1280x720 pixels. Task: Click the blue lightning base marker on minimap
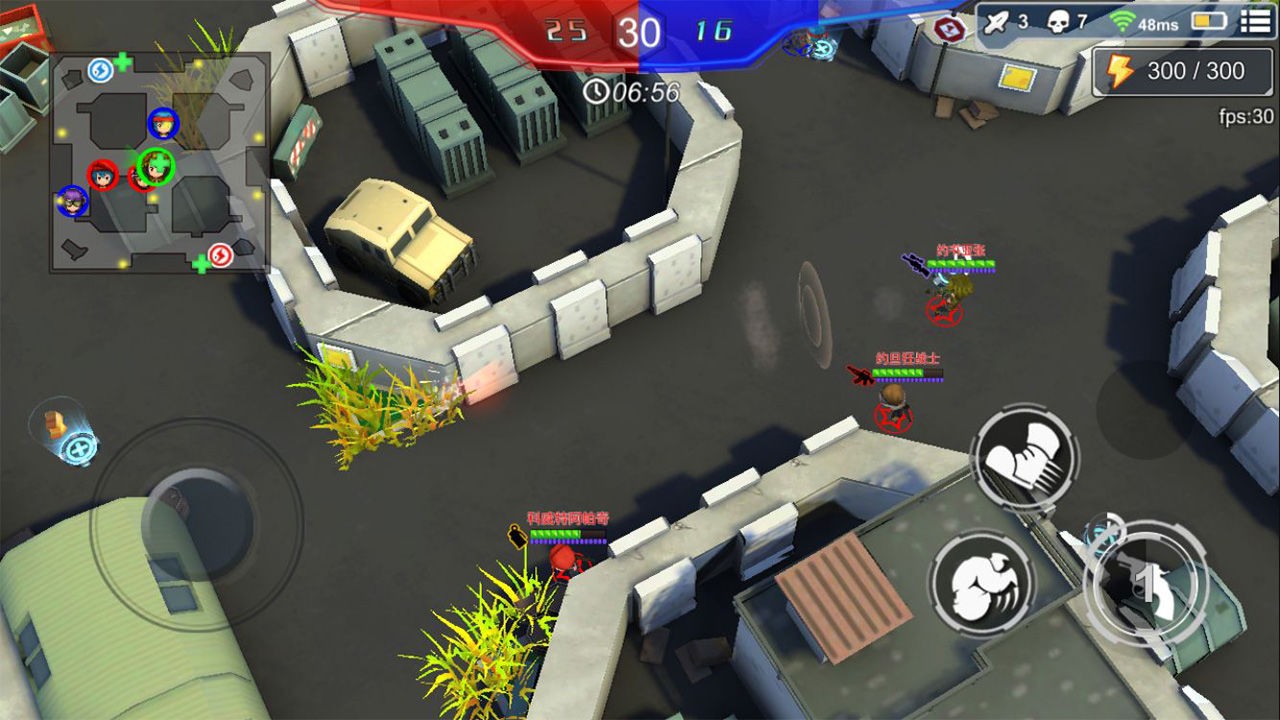(x=99, y=70)
